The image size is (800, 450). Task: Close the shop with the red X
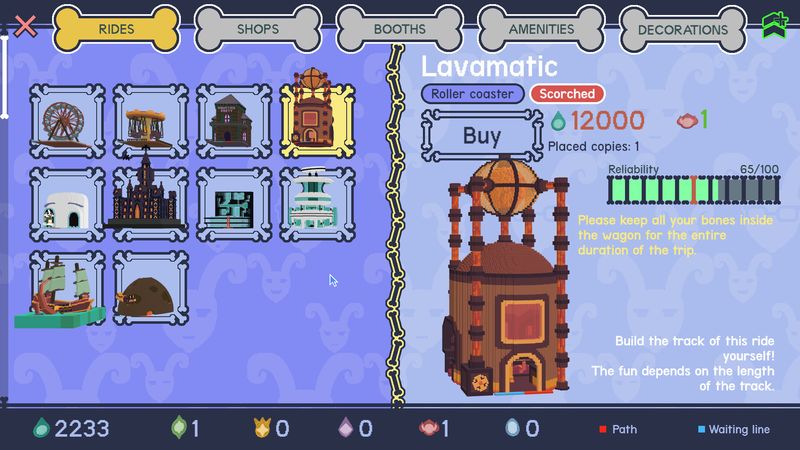[26, 25]
